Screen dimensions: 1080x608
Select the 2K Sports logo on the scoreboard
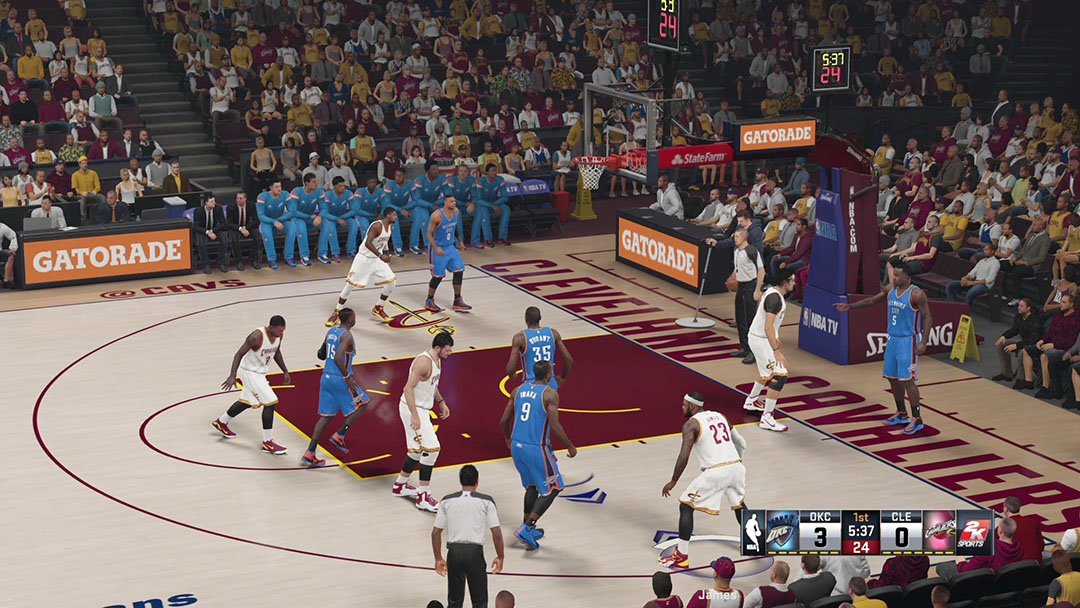point(974,532)
